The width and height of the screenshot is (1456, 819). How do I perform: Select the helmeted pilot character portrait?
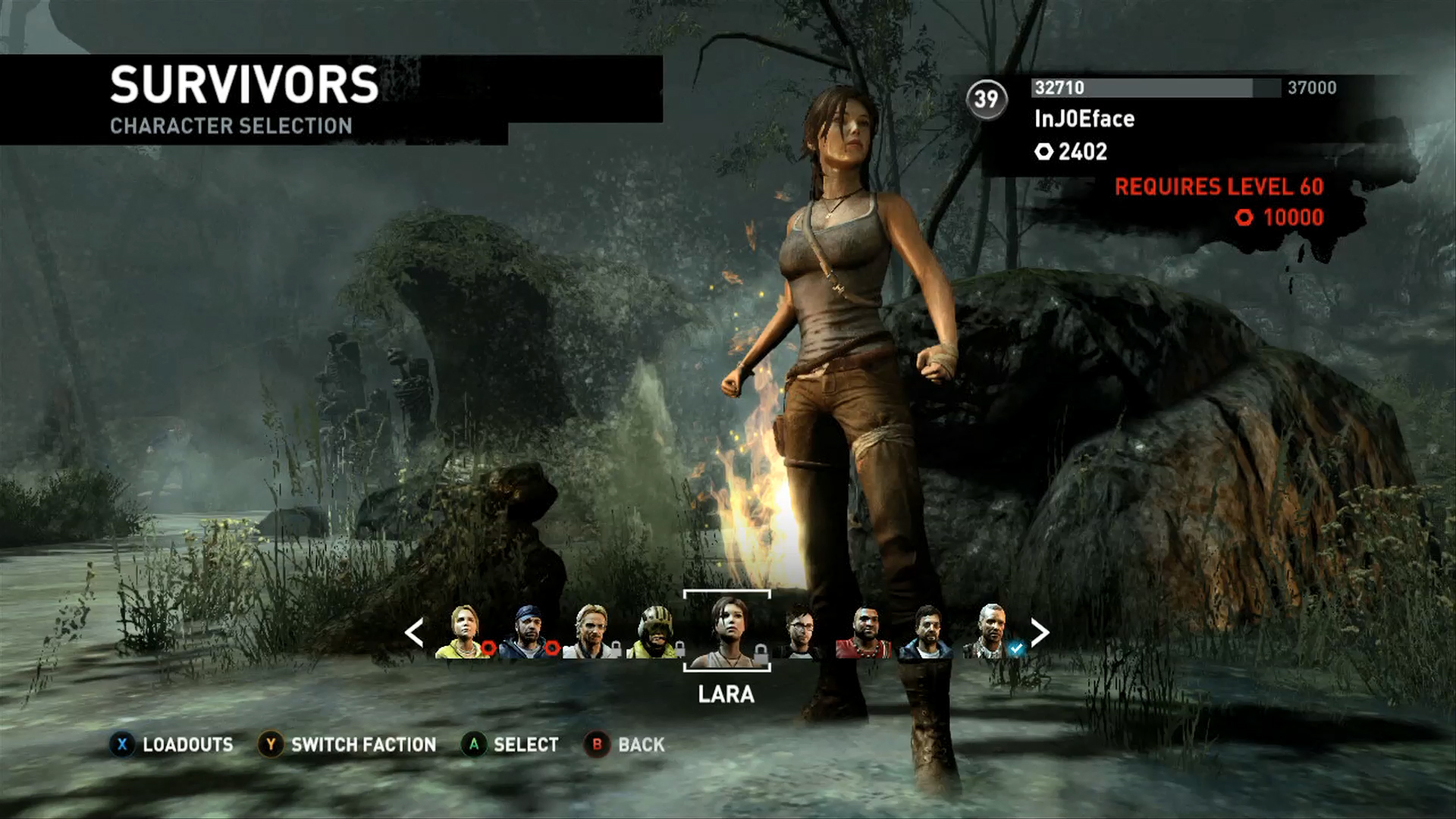(654, 632)
